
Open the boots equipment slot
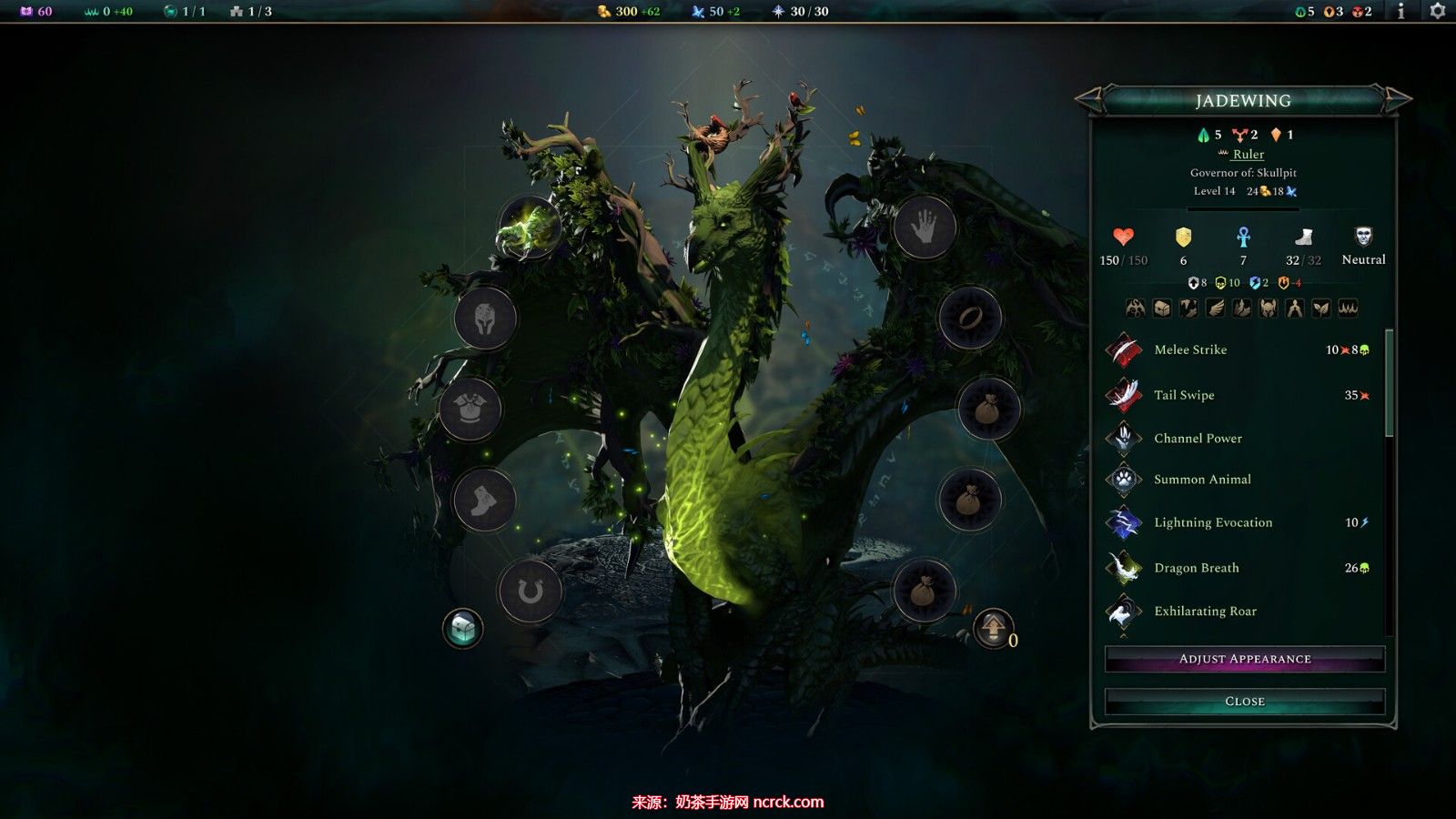(483, 500)
